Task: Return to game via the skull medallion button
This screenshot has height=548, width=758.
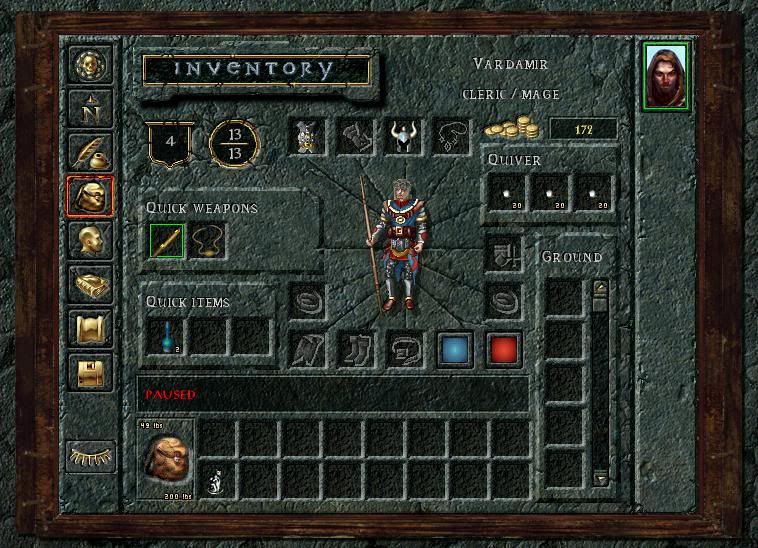Action: pos(90,64)
